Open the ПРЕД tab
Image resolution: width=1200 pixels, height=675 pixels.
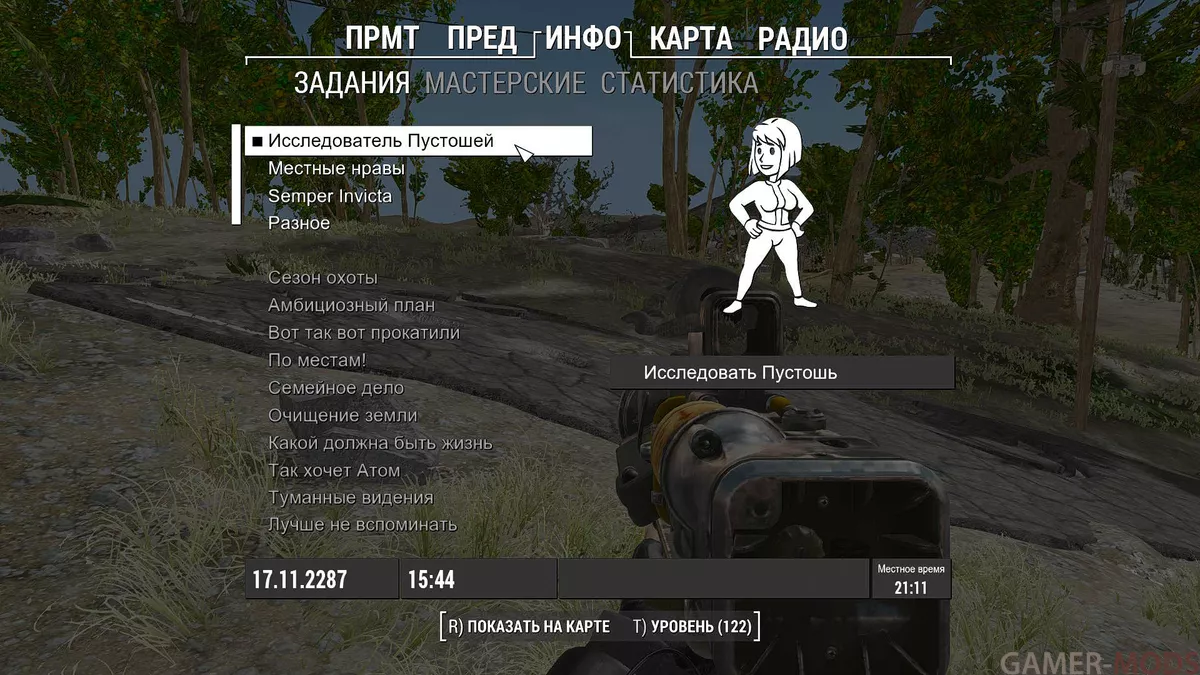tap(481, 39)
